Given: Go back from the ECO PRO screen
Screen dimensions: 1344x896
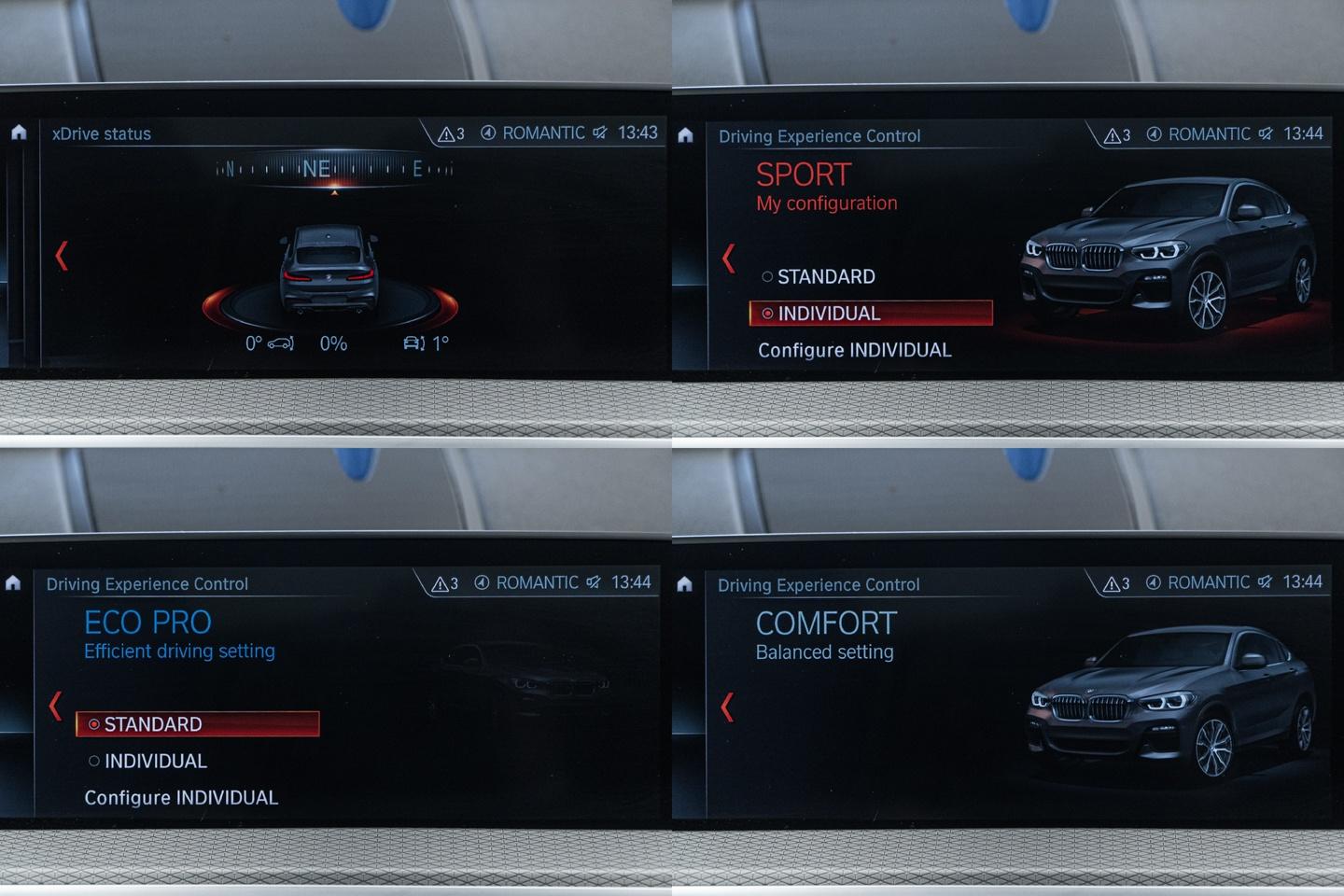Looking at the screenshot, I should click(56, 705).
